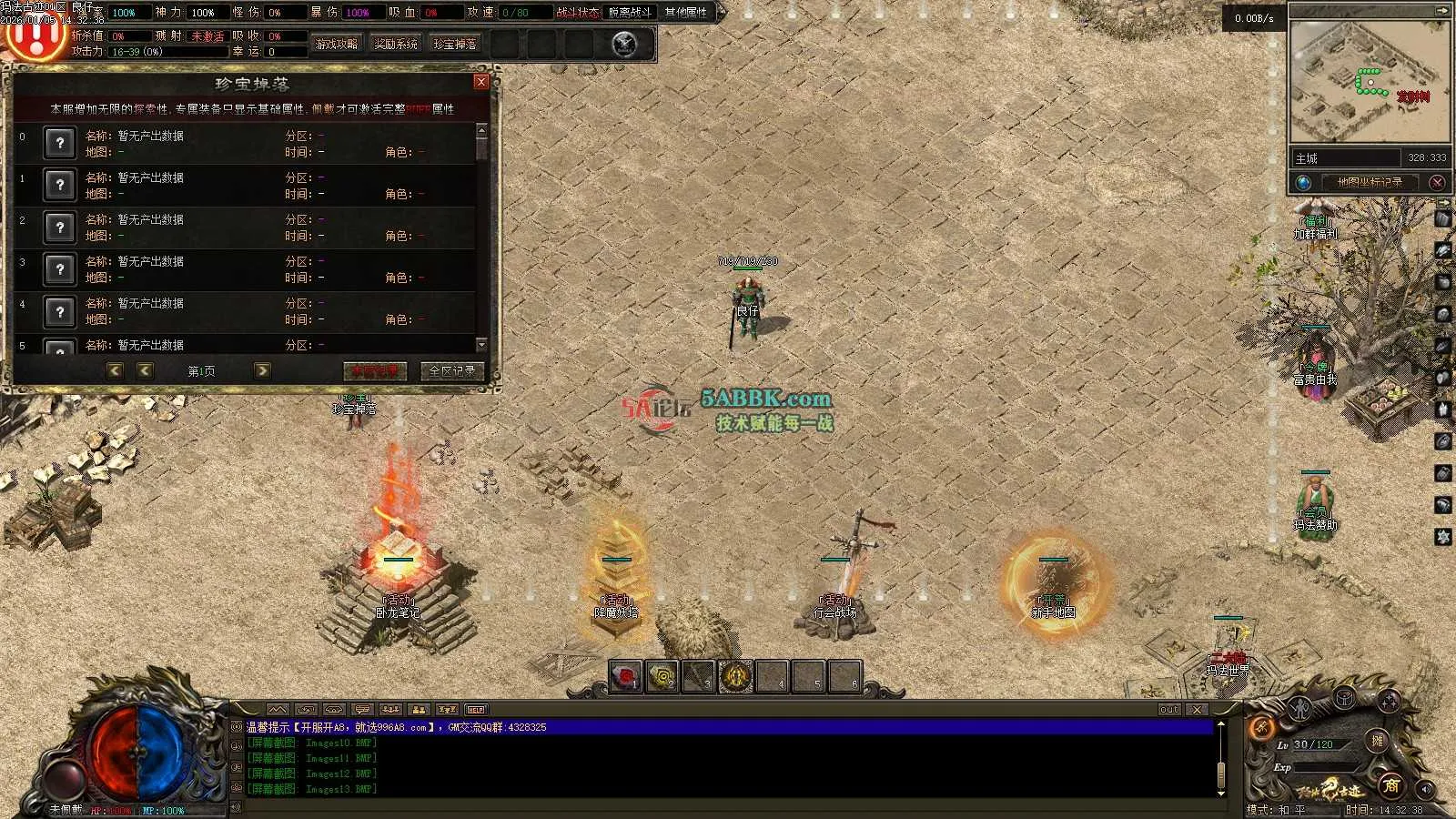
Task: Click the 珍宝掉落 button in top bar
Action: [455, 44]
